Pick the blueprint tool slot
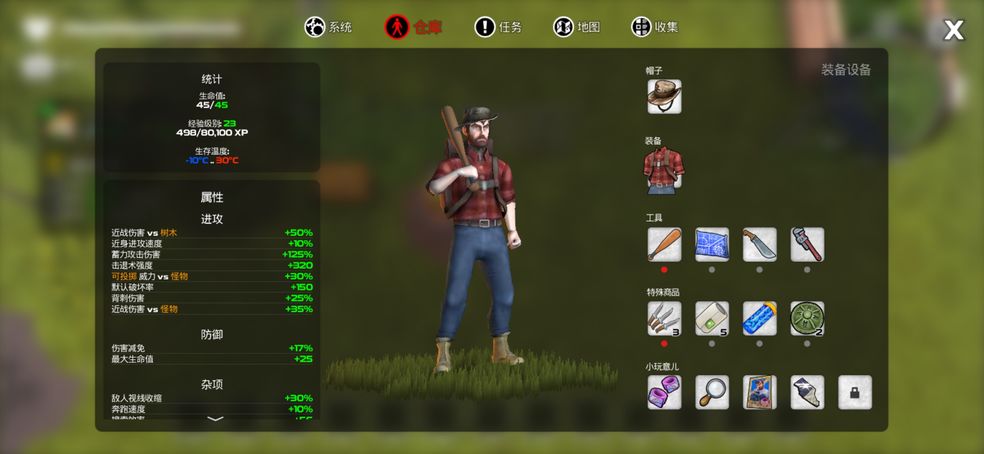 (712, 244)
